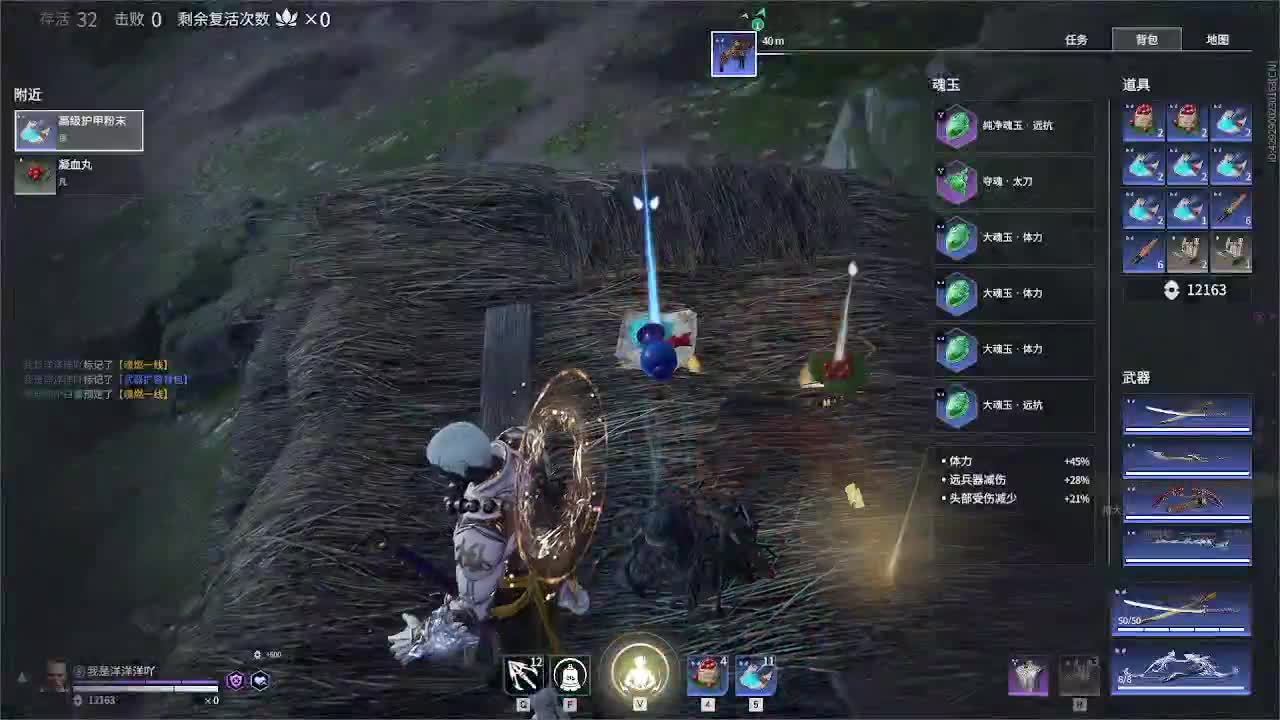Pick up the highlighted 高级护甲粉末 nearby item

[76, 130]
